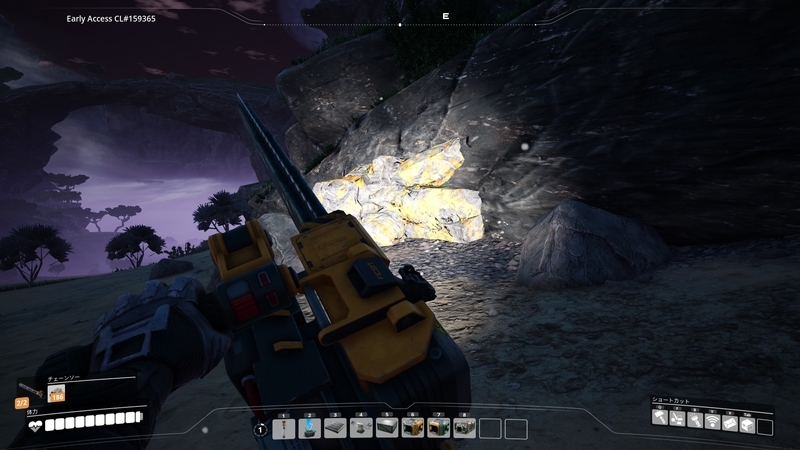Pick the hotbar slot 4 buildable
The image size is (800, 450).
pos(361,429)
